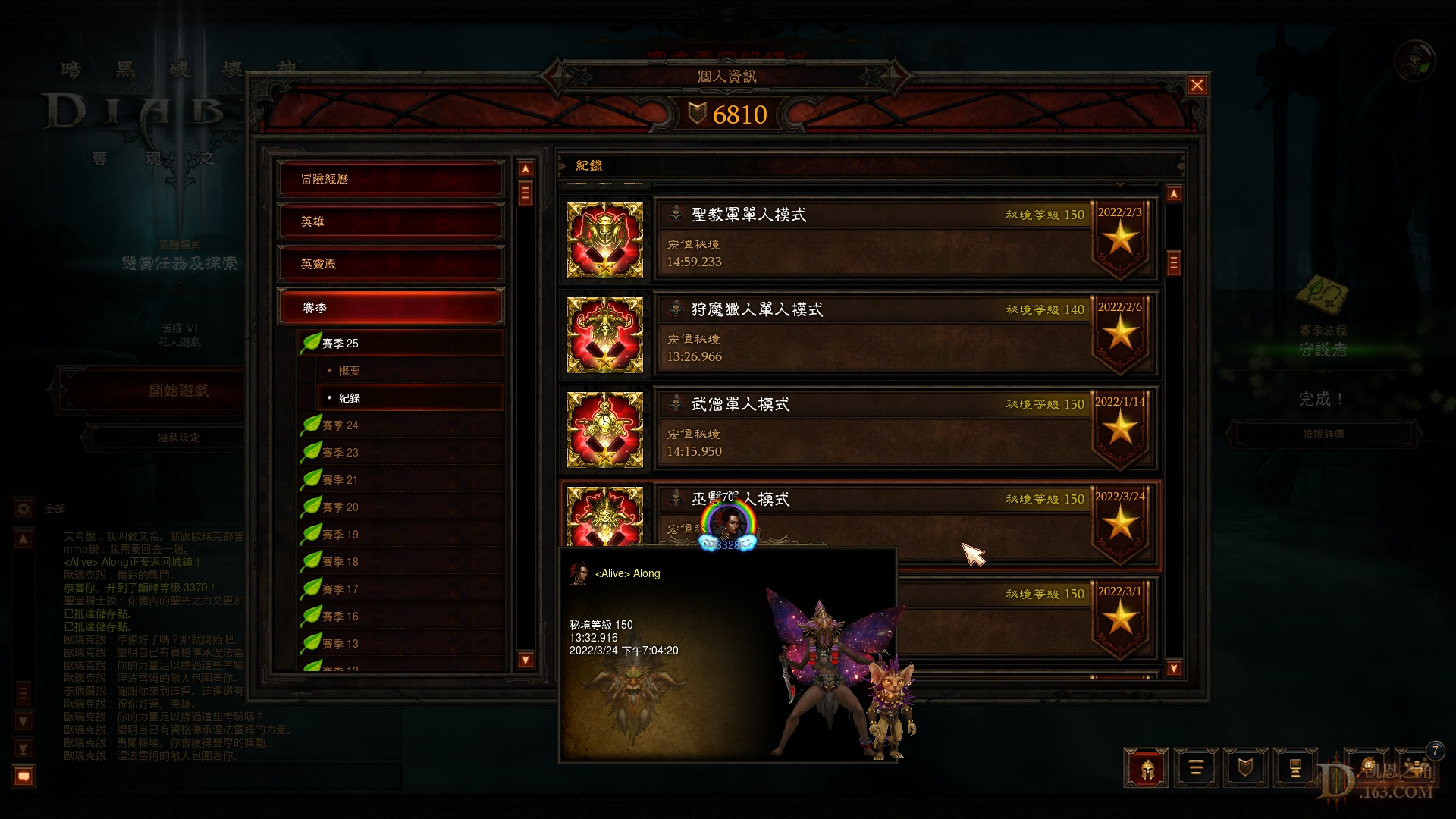Click the 賽季旅程 scroll icon near 守護者

pyautogui.click(x=1321, y=296)
